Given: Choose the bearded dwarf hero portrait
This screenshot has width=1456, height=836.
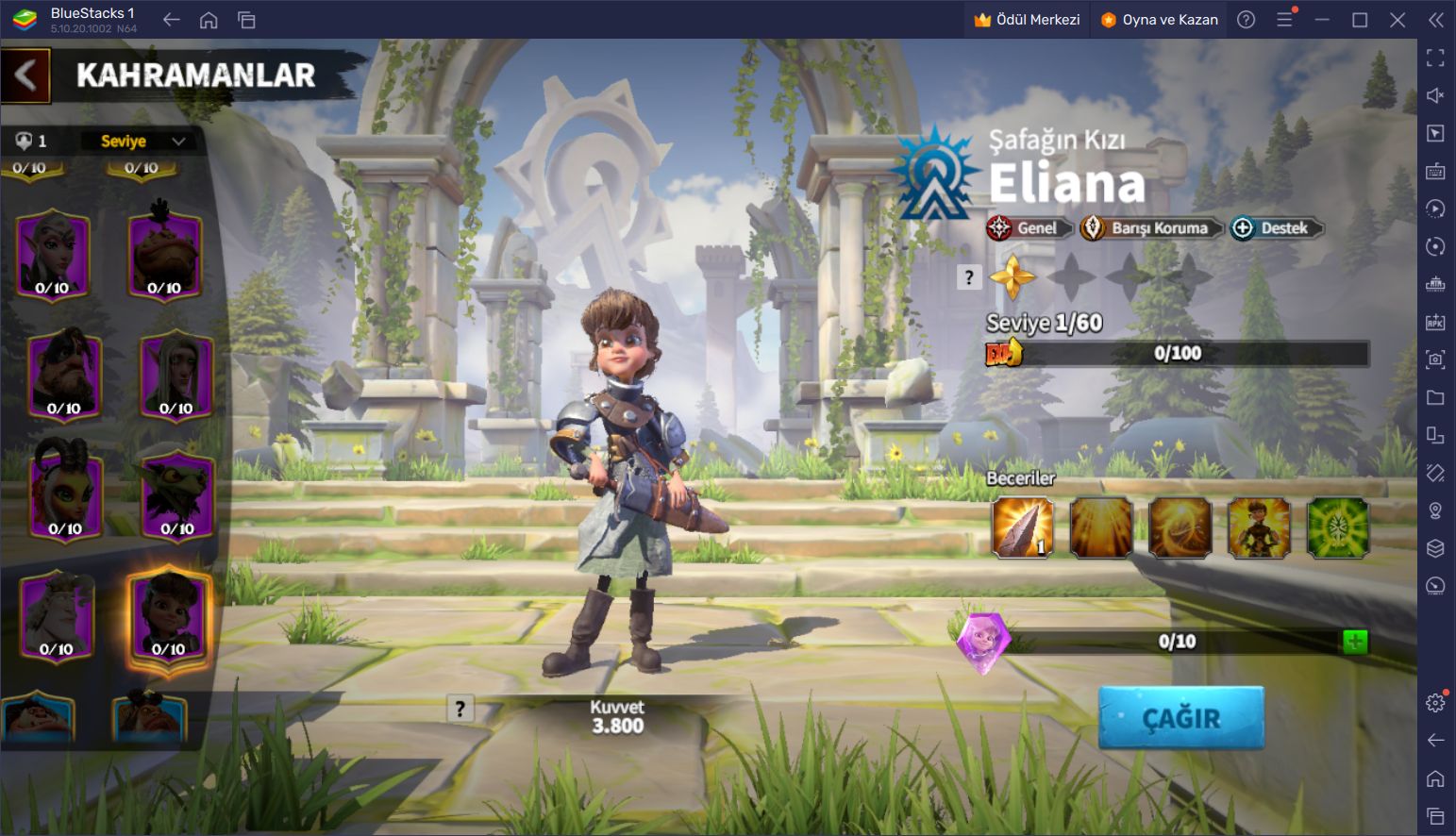Looking at the screenshot, I should [64, 374].
